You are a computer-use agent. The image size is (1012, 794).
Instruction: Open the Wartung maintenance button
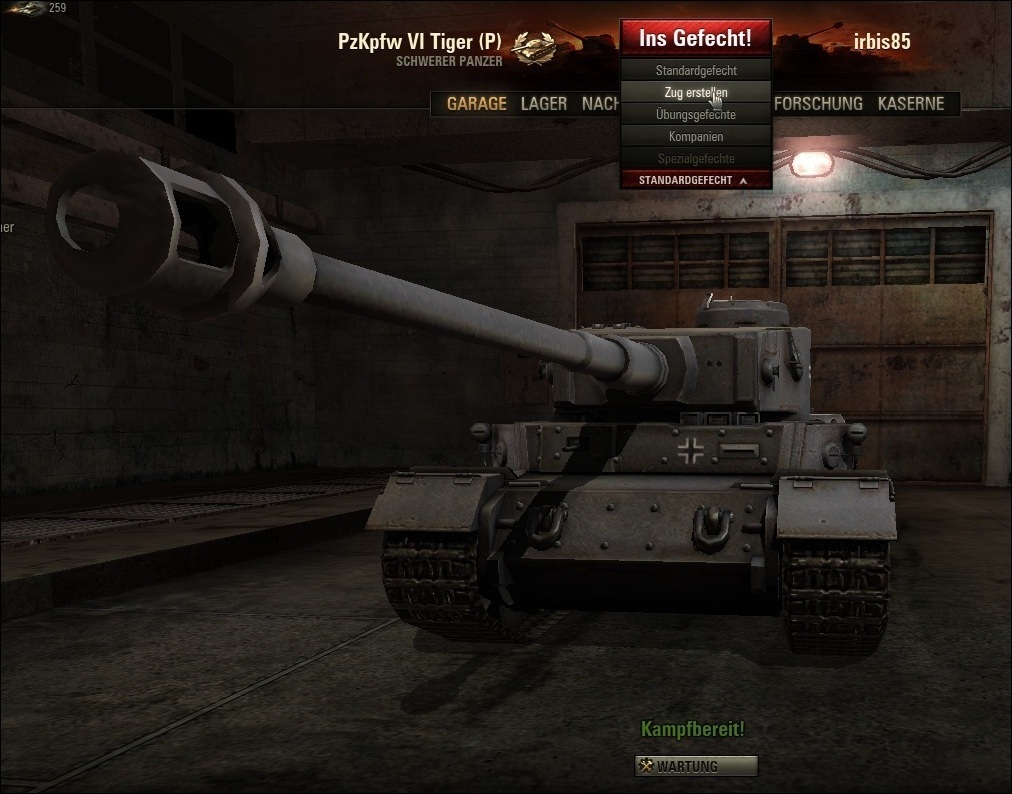click(x=696, y=766)
